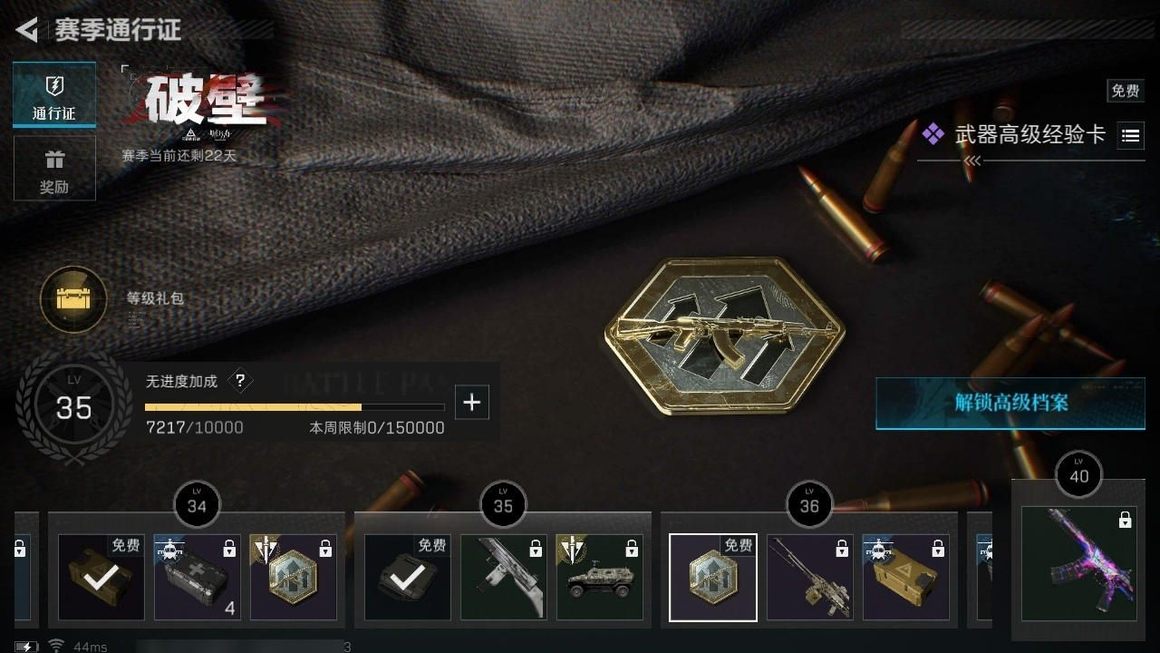Unlock the premium pass with 解锁高级档案

point(1010,403)
